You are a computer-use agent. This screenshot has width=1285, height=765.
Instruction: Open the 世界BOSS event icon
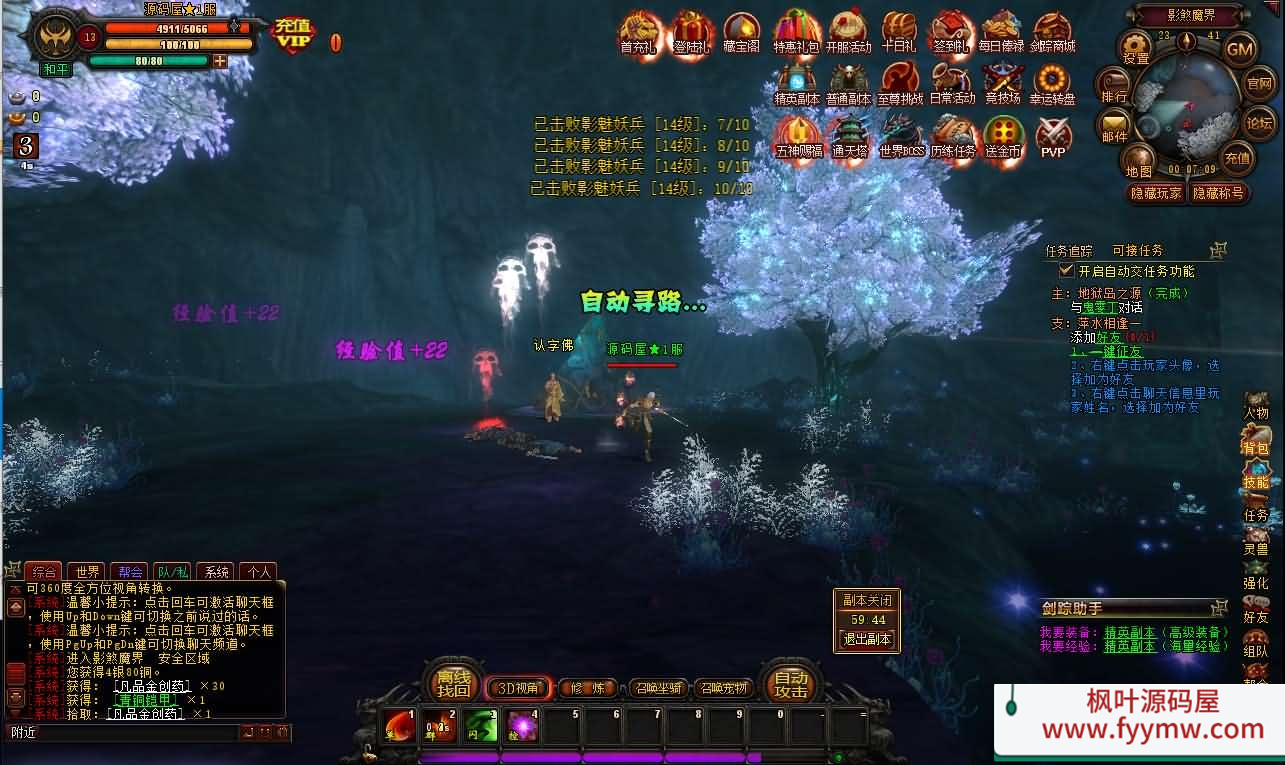coord(901,136)
